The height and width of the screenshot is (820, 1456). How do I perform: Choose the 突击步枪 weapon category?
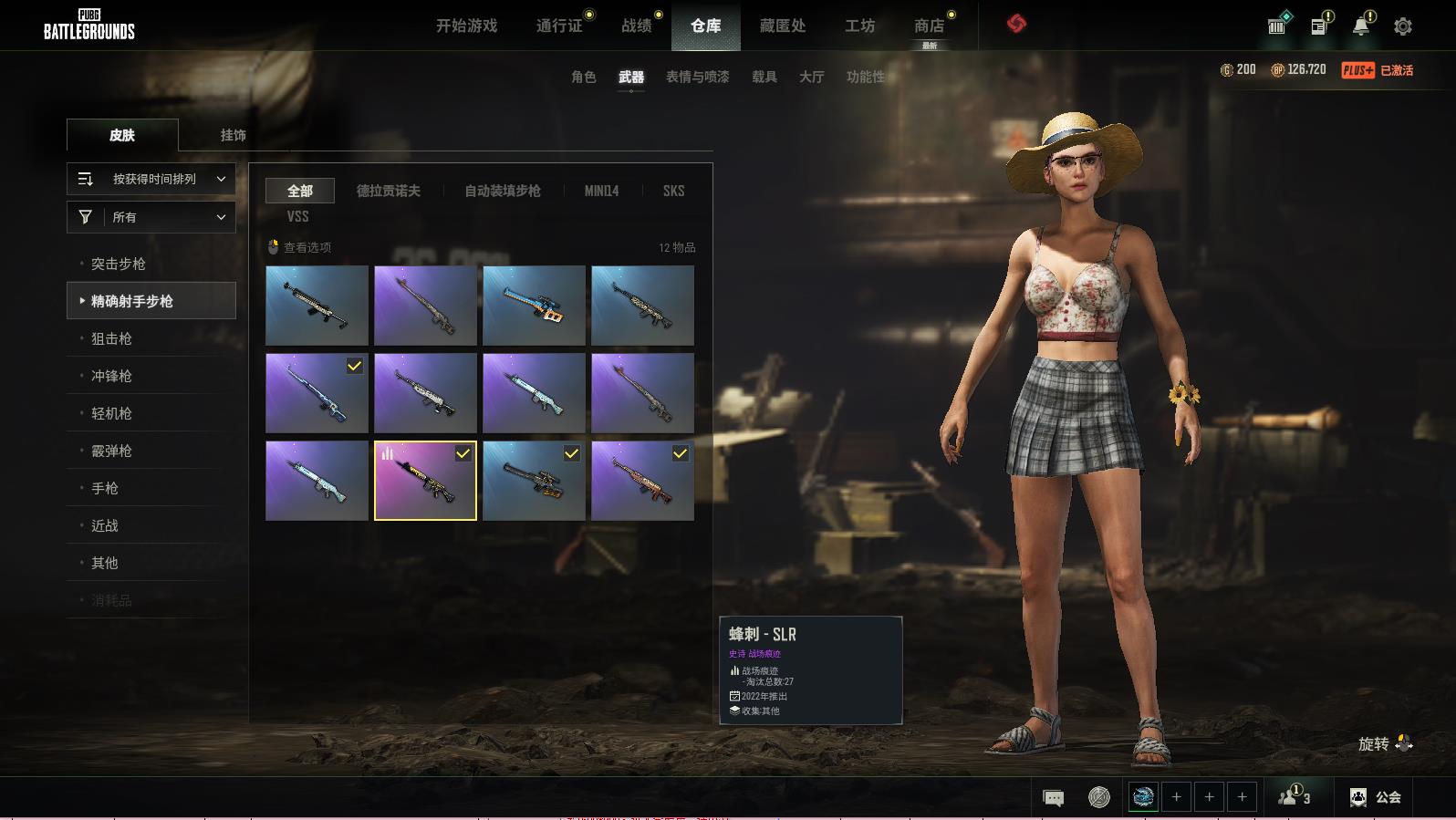[119, 264]
